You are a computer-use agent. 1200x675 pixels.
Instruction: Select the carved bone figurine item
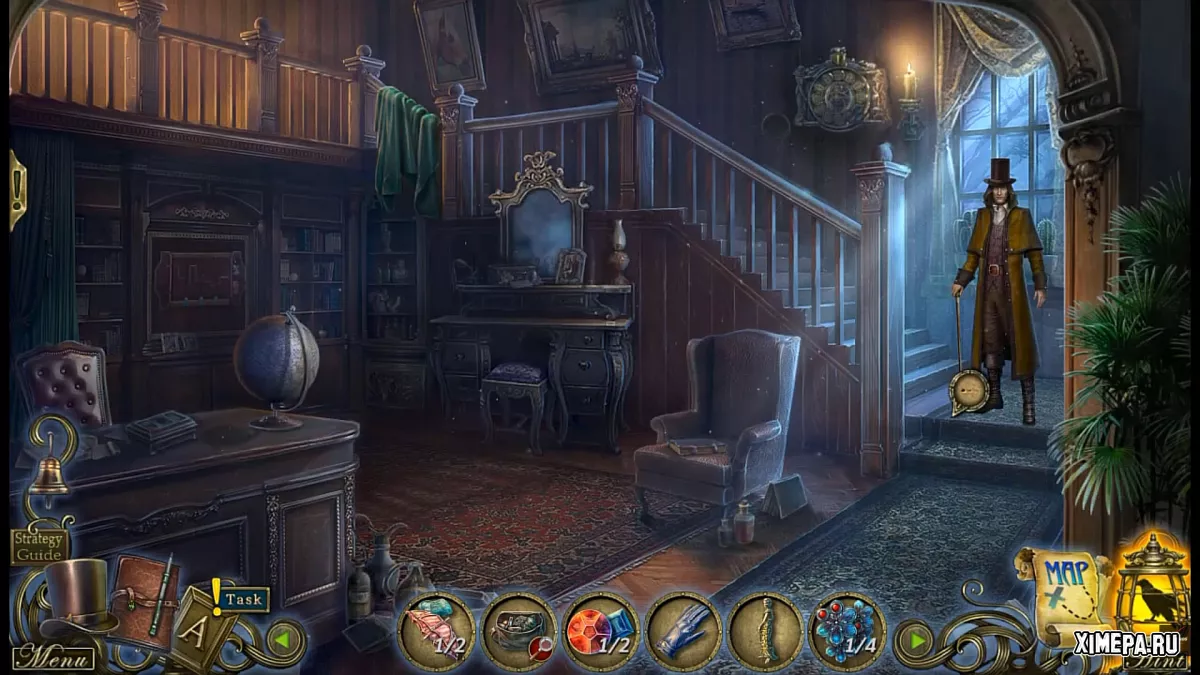(765, 631)
